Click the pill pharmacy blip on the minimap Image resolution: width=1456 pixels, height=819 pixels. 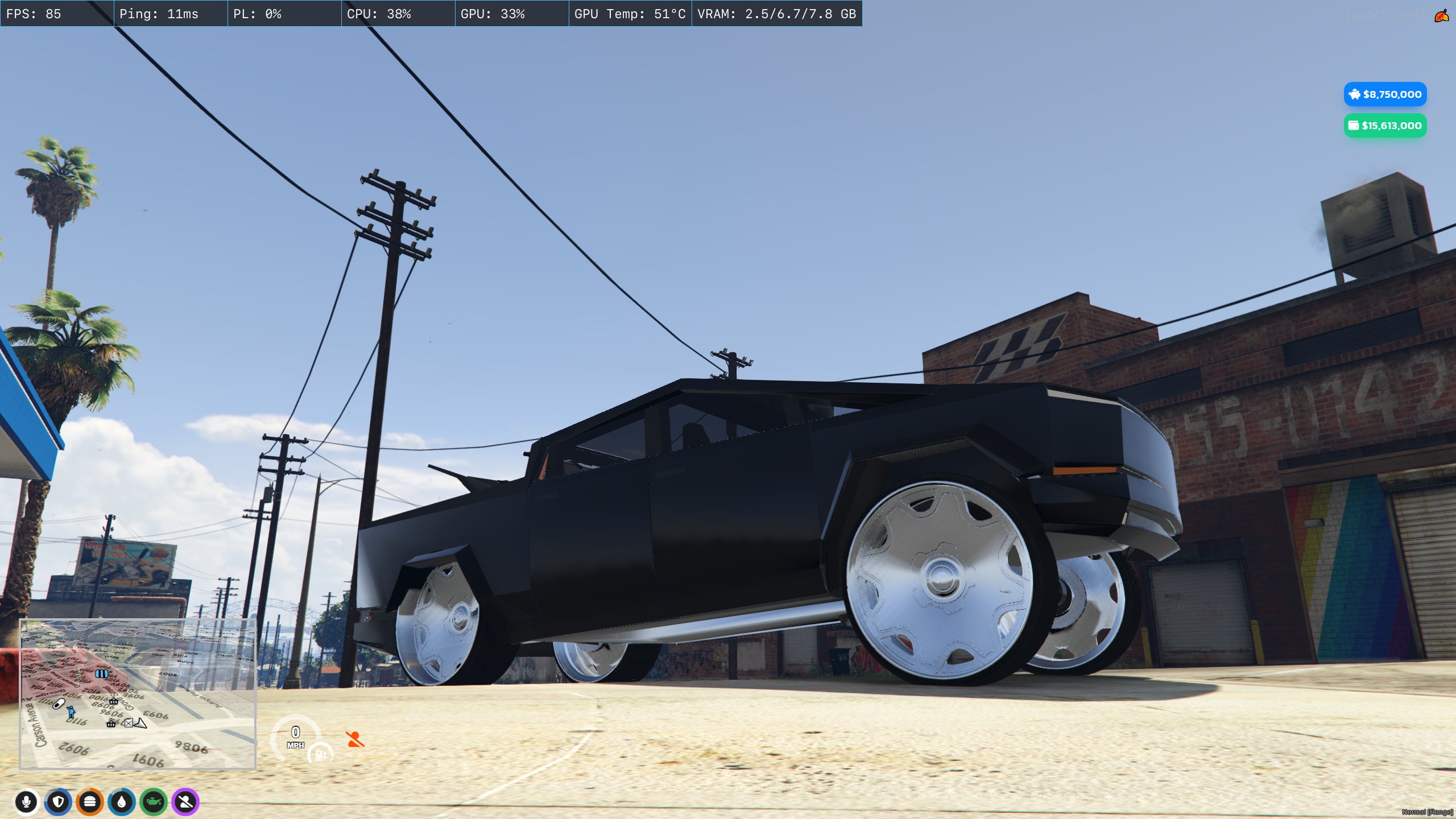tap(59, 704)
